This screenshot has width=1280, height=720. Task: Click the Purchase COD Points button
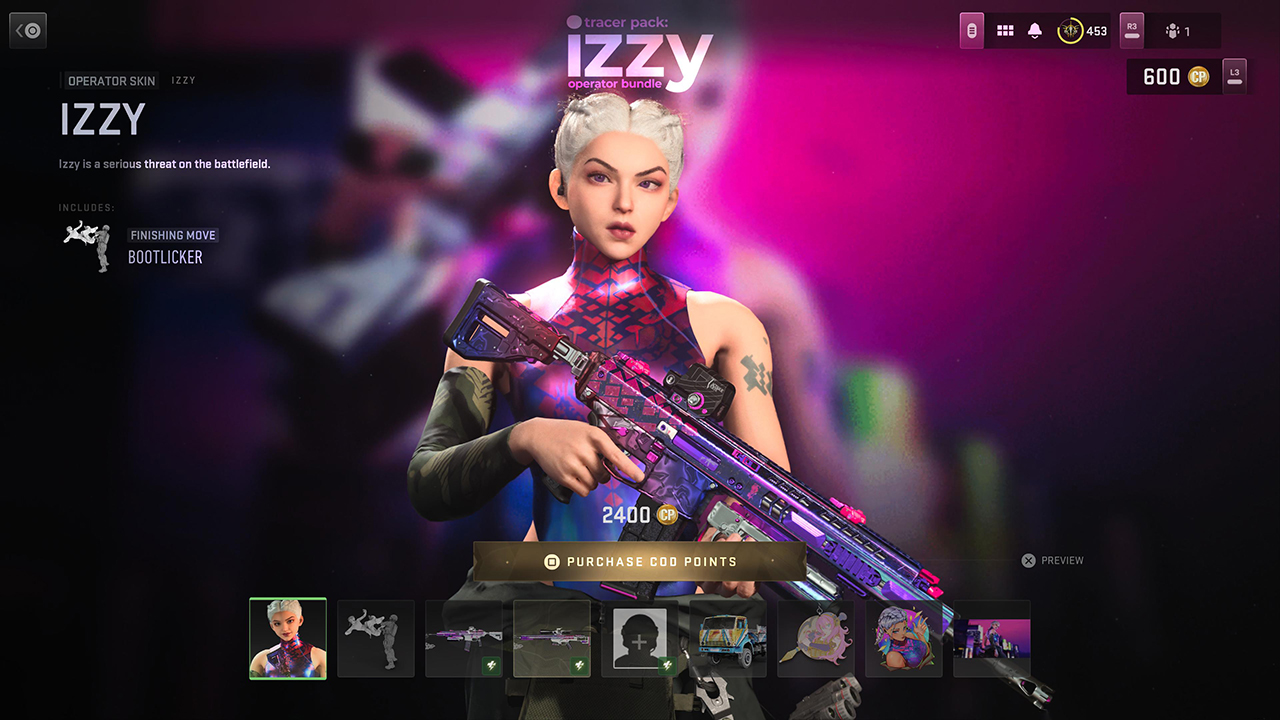click(x=640, y=561)
